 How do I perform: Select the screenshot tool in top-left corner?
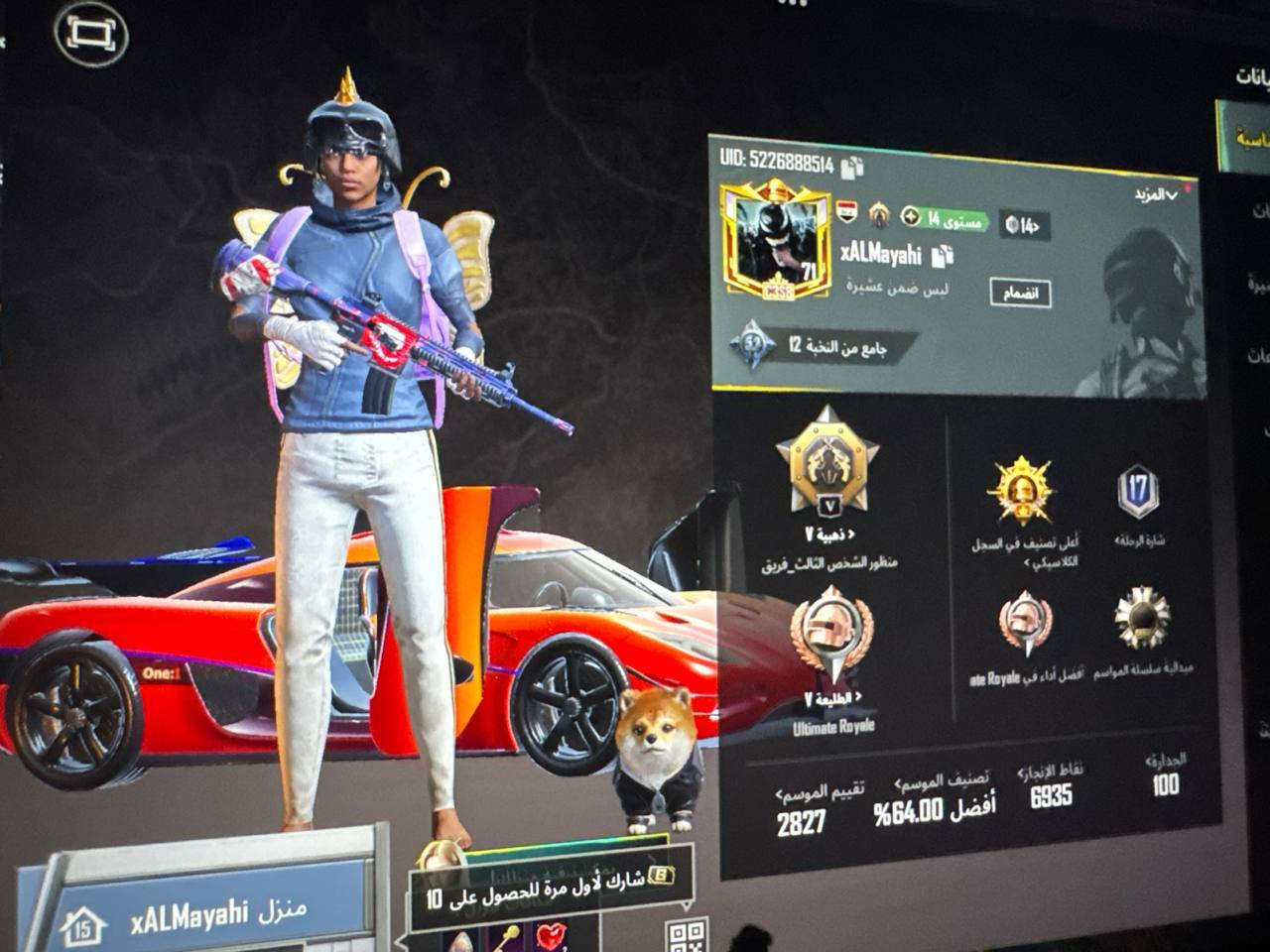(x=91, y=33)
